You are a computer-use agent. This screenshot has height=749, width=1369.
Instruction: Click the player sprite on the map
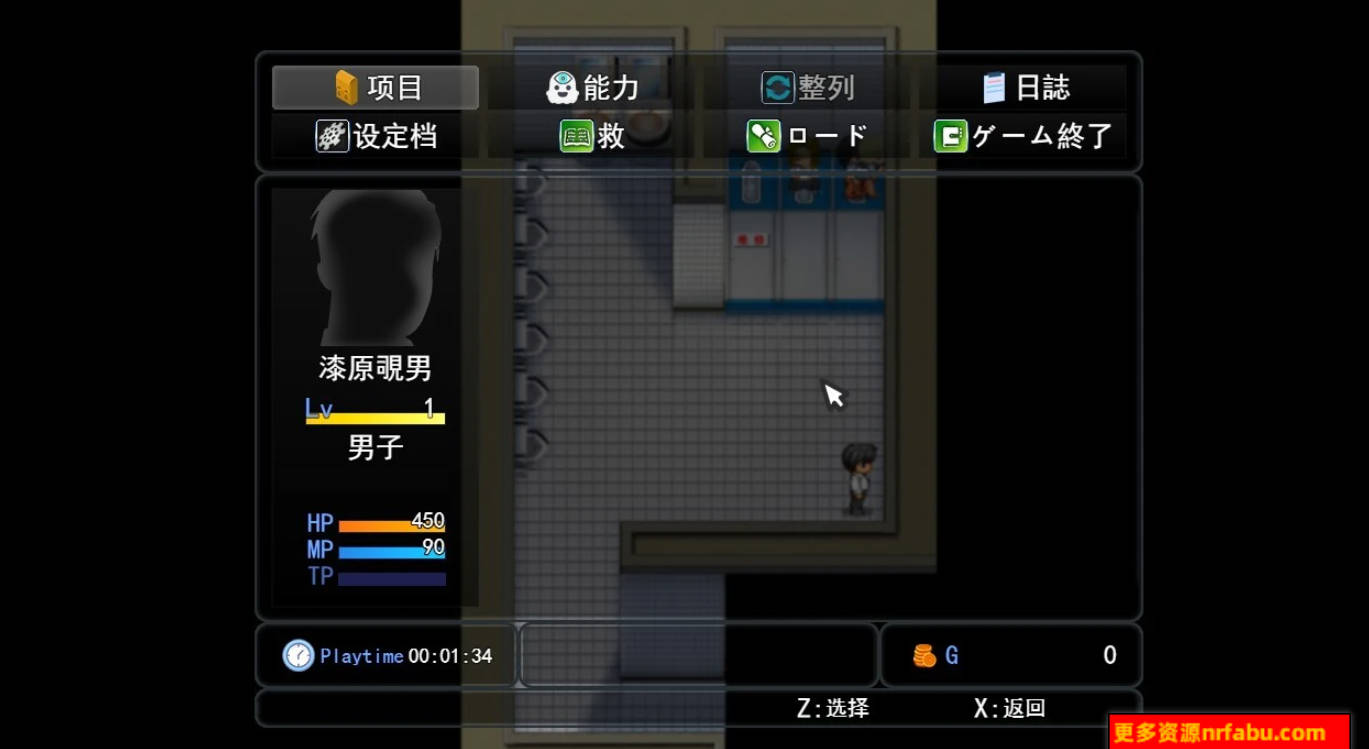pos(857,480)
